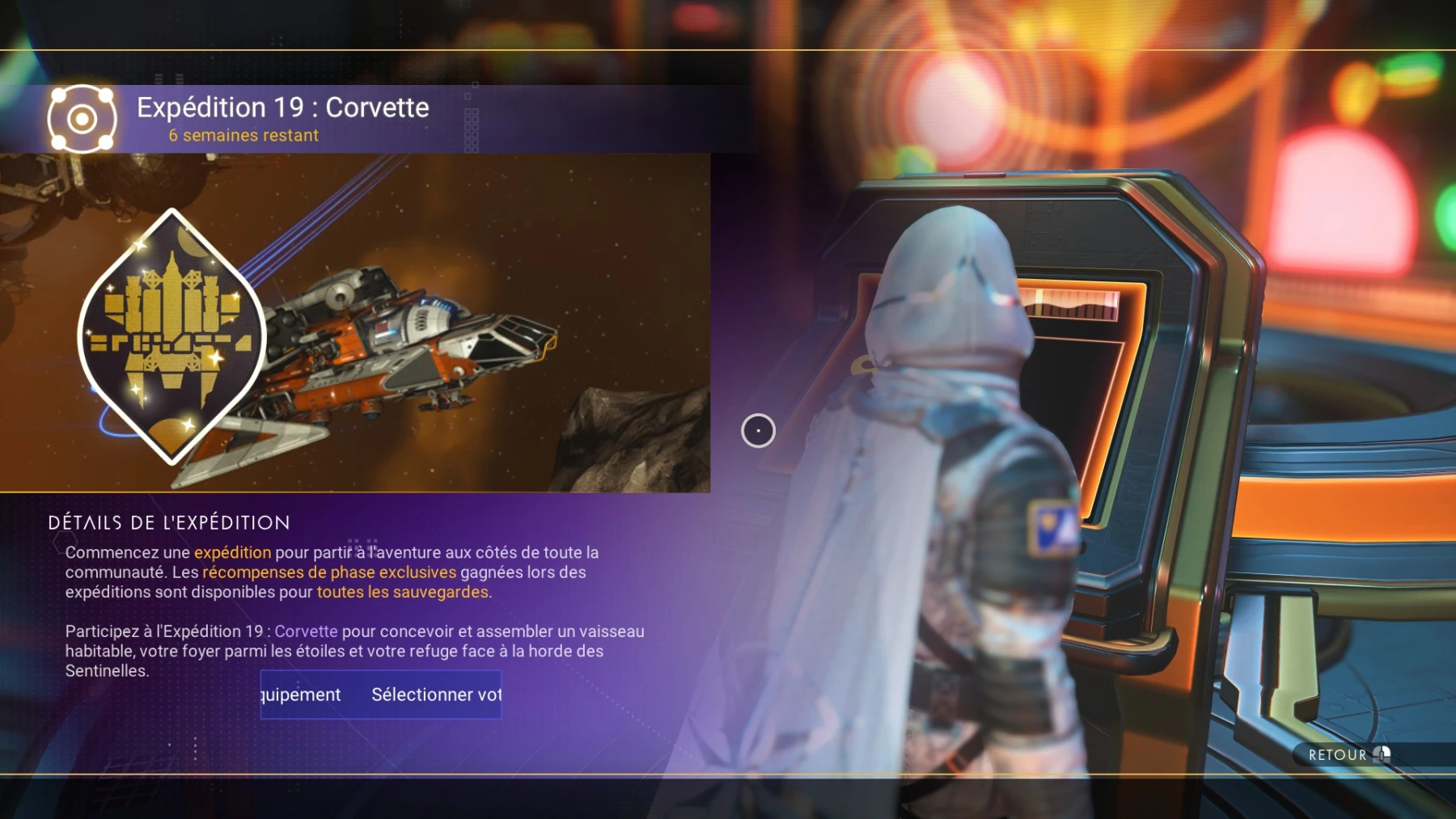Click the highlighted Corvette link in the description
This screenshot has height=819, width=1456.
(x=307, y=631)
